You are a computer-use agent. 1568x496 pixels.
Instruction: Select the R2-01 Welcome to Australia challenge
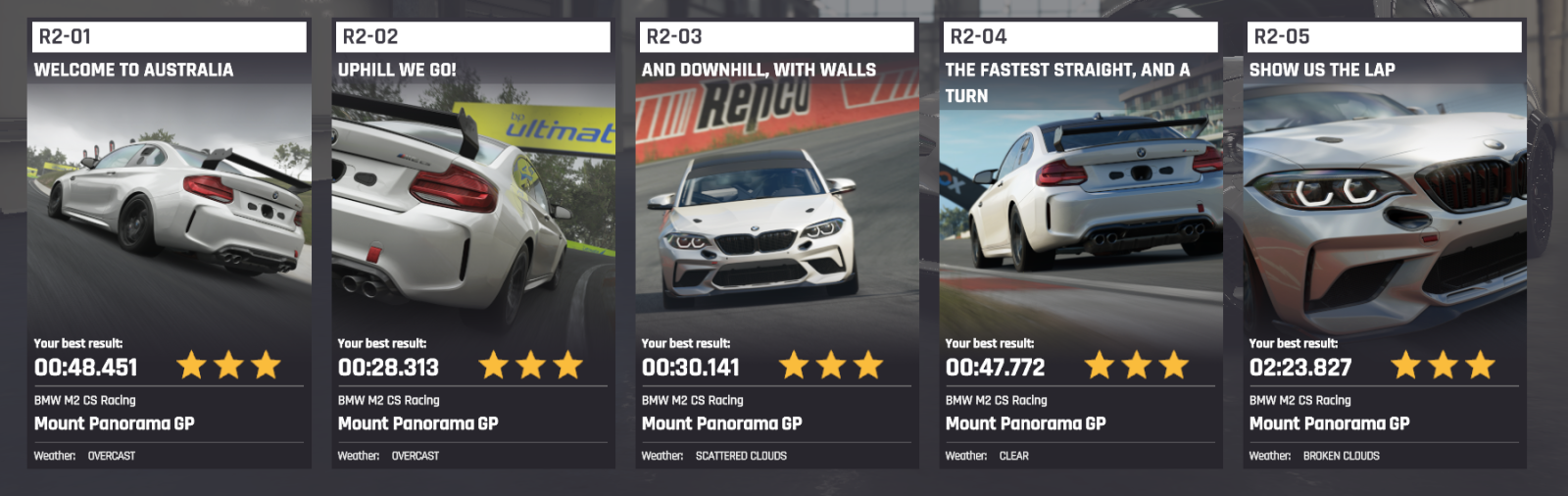coord(169,245)
